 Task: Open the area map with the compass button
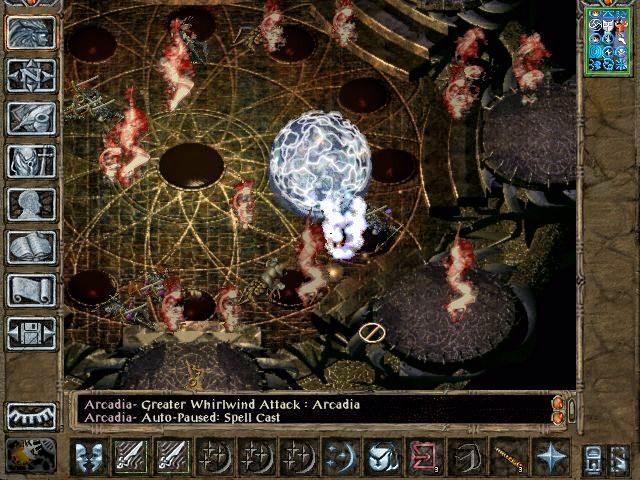coord(32,75)
